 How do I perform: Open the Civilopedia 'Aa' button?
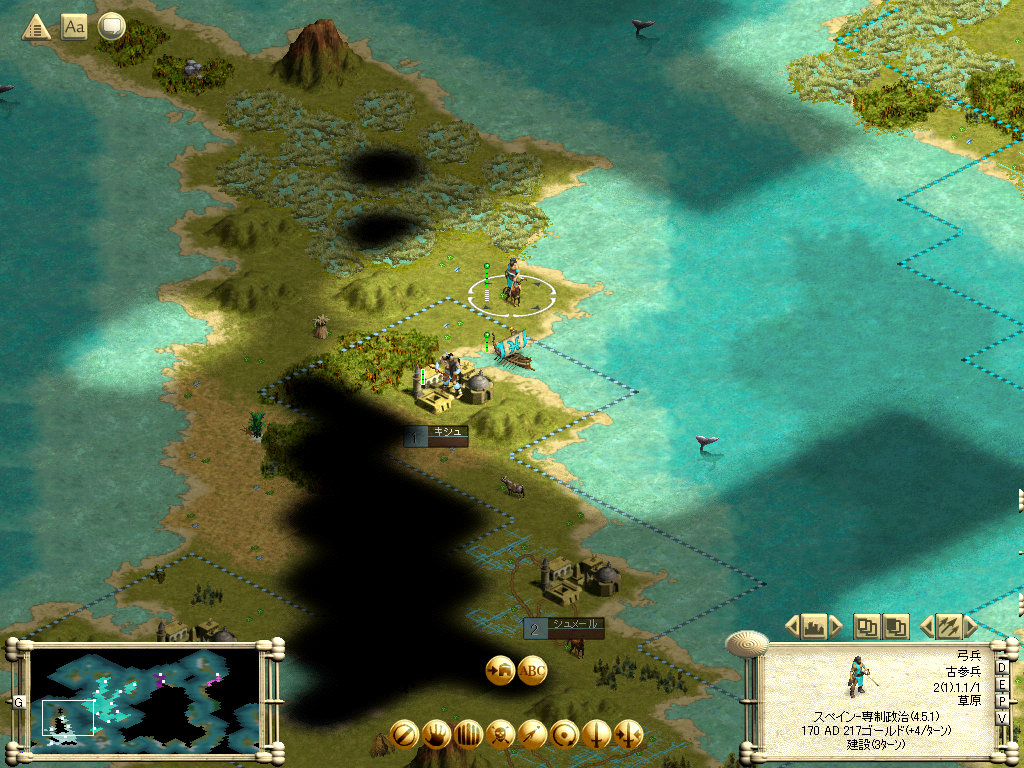coord(74,27)
